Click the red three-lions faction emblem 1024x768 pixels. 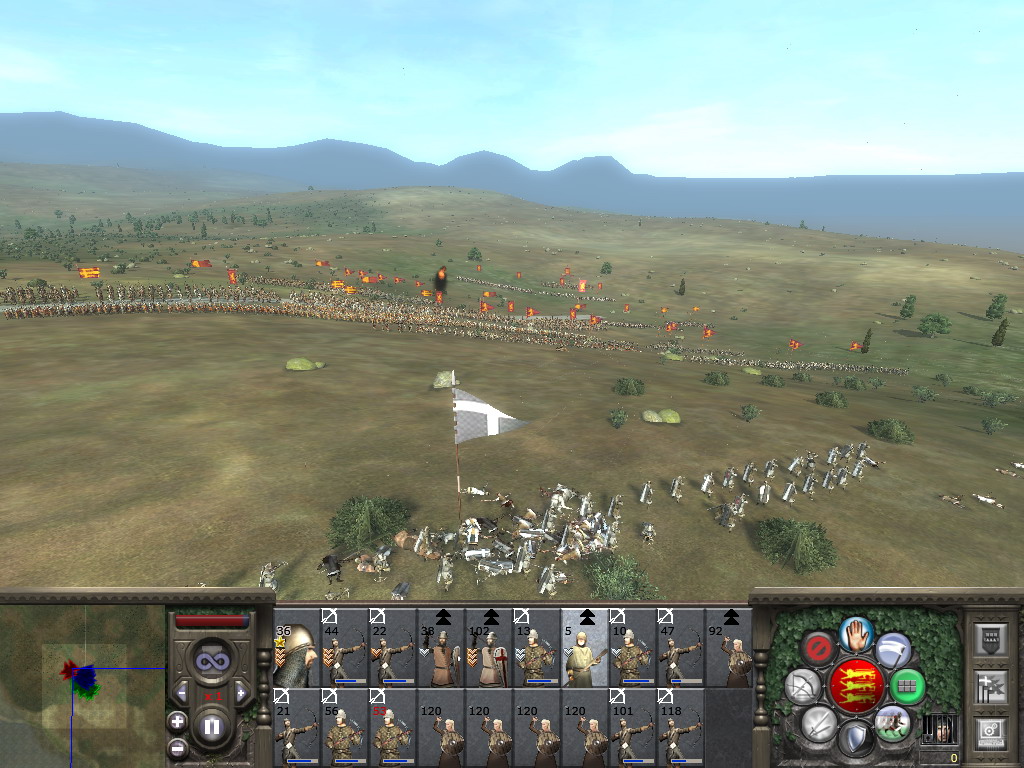(x=855, y=686)
